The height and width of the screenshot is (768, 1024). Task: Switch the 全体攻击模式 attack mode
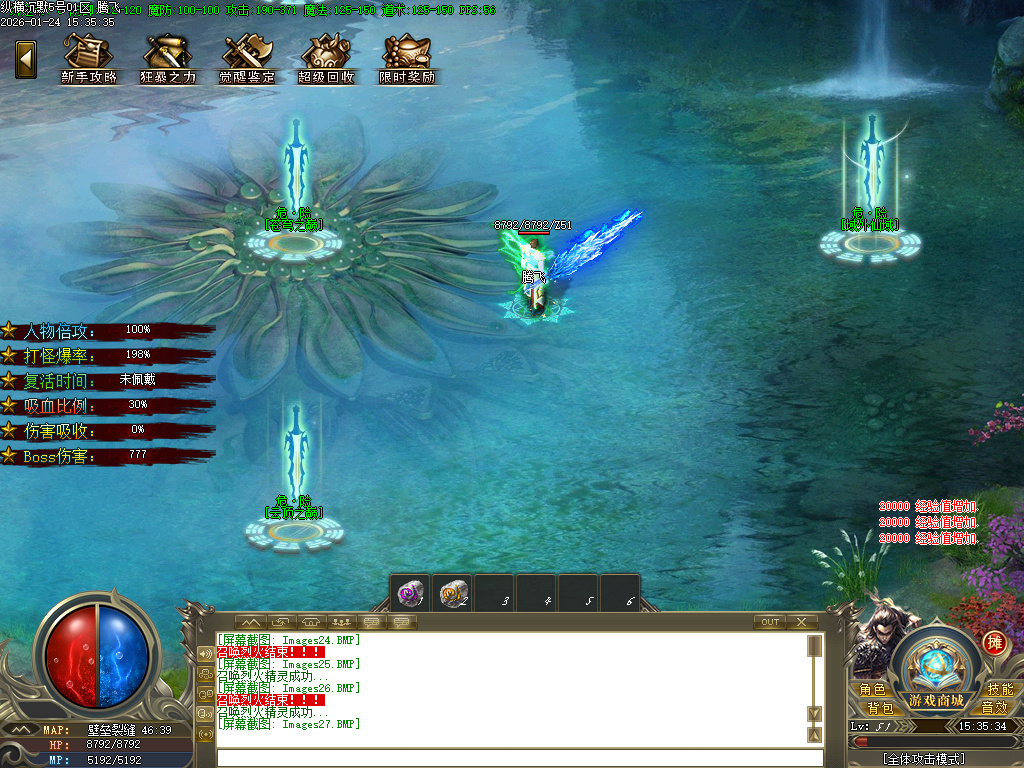(x=923, y=759)
